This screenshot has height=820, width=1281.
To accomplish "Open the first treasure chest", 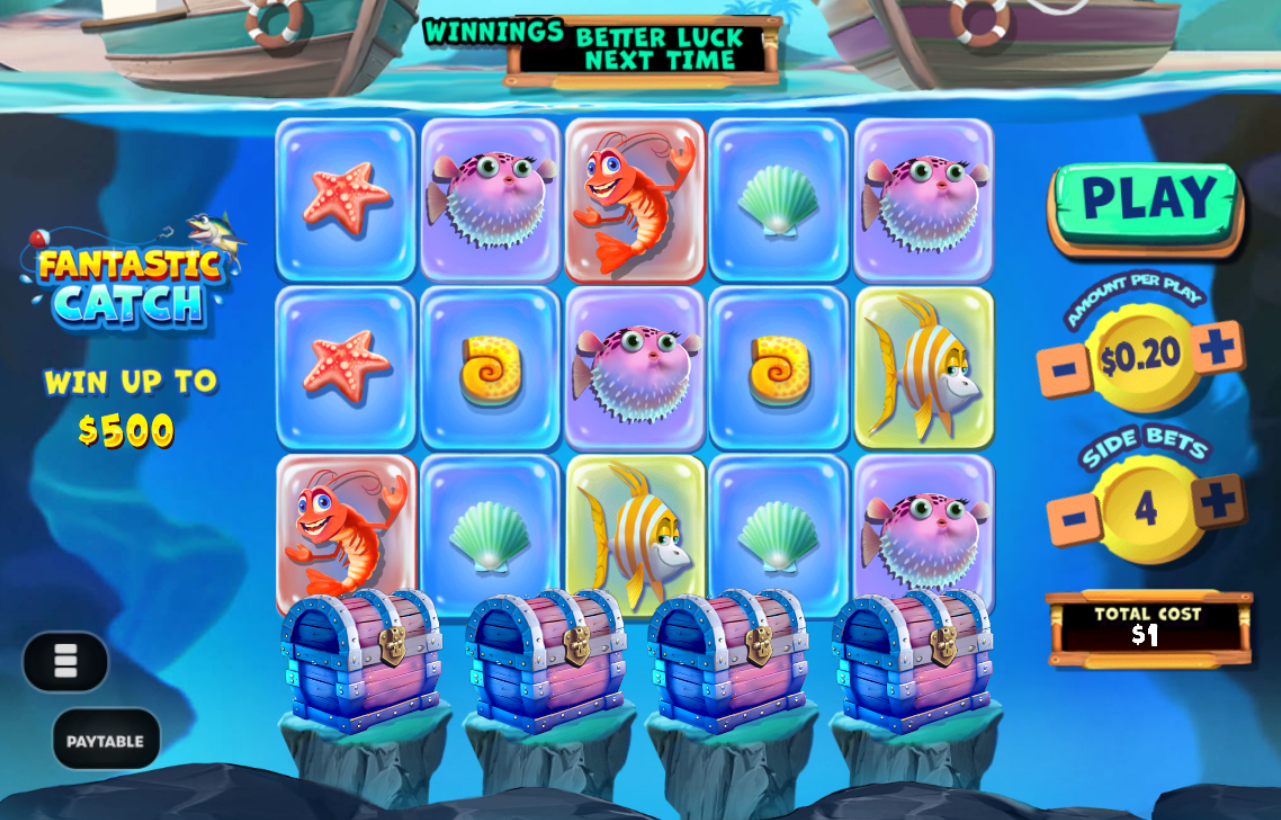I will [358, 660].
